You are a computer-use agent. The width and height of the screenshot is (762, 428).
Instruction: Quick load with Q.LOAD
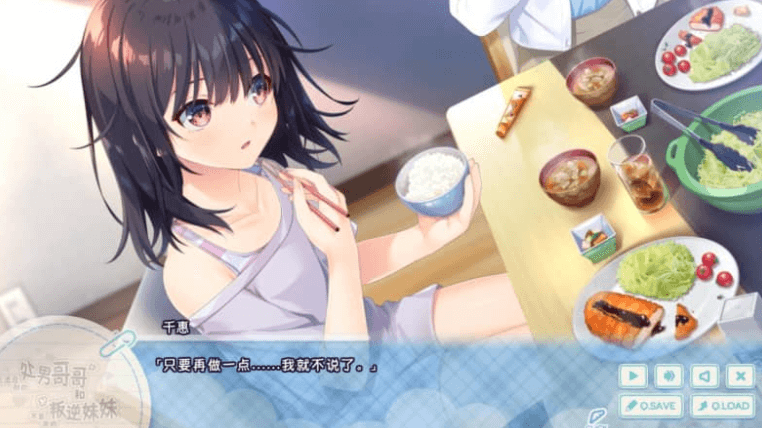722,405
